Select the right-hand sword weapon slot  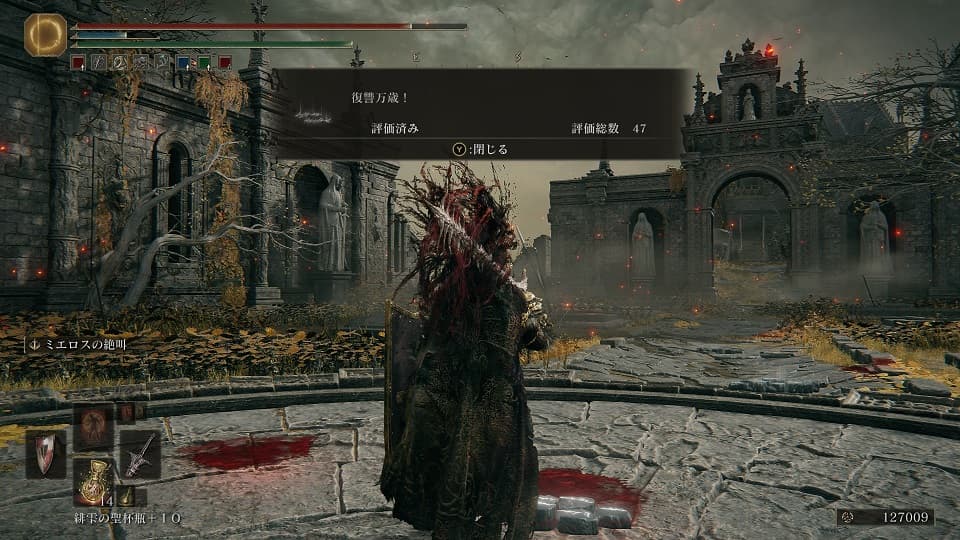click(x=141, y=453)
